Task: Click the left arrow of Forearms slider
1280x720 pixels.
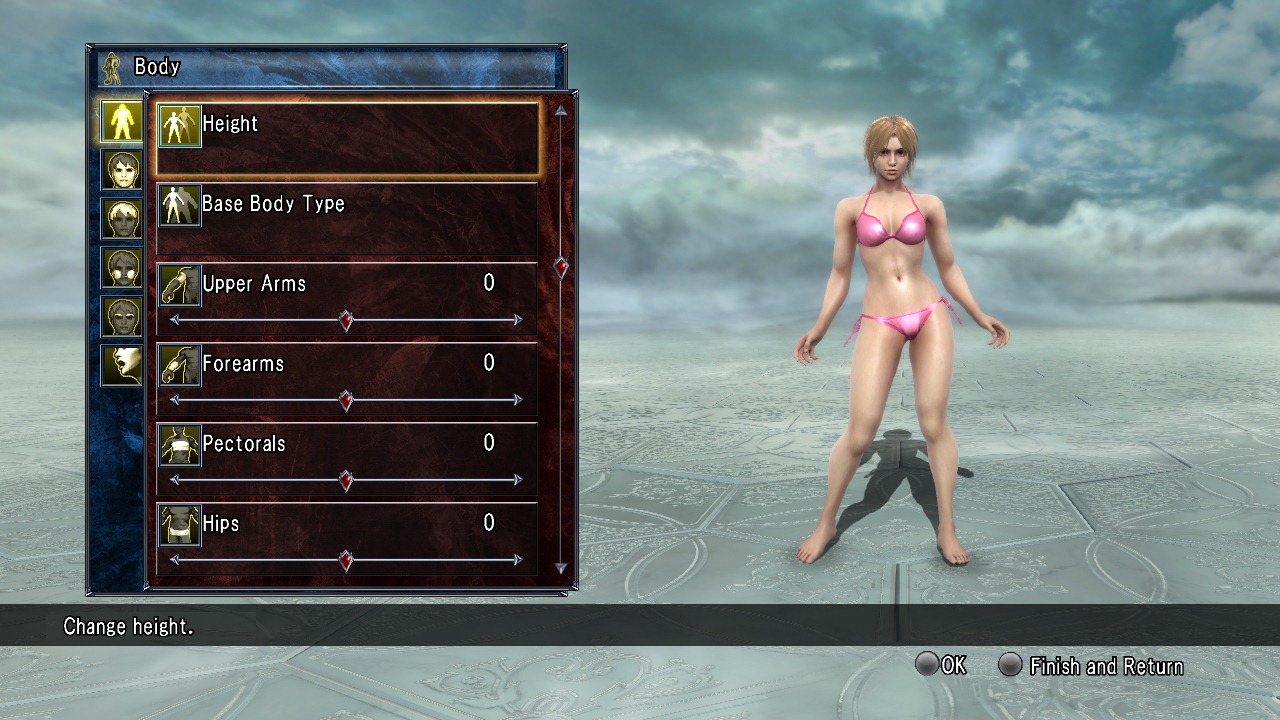Action: click(175, 401)
